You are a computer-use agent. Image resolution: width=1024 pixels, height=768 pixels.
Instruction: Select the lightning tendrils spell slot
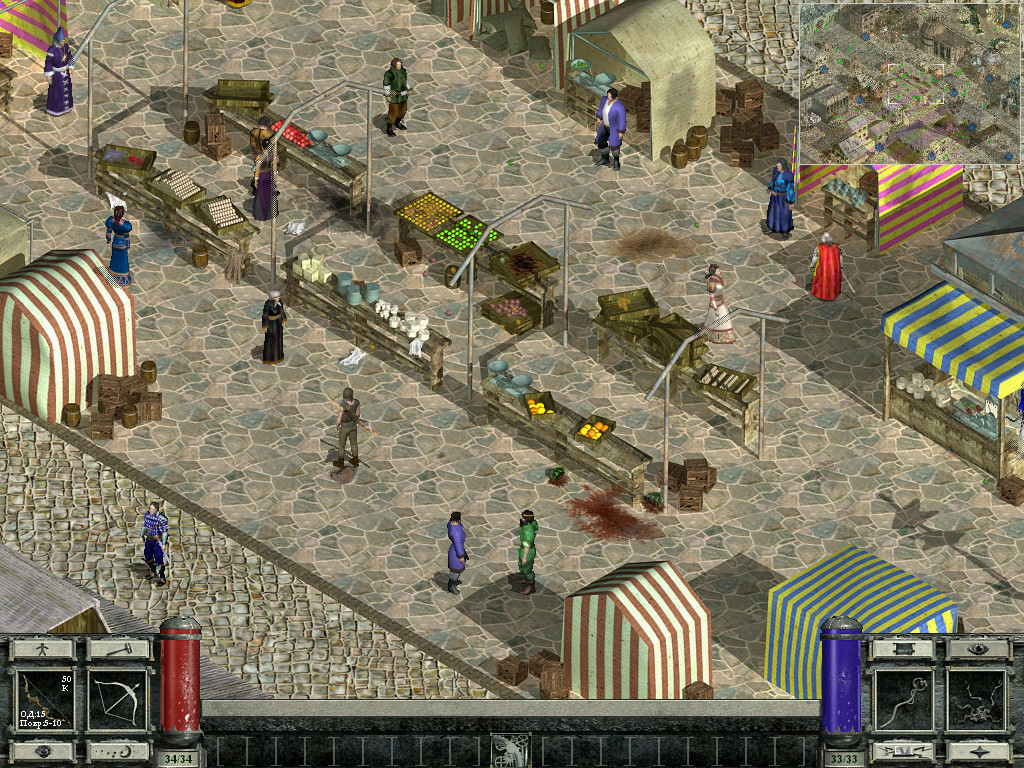(x=977, y=700)
